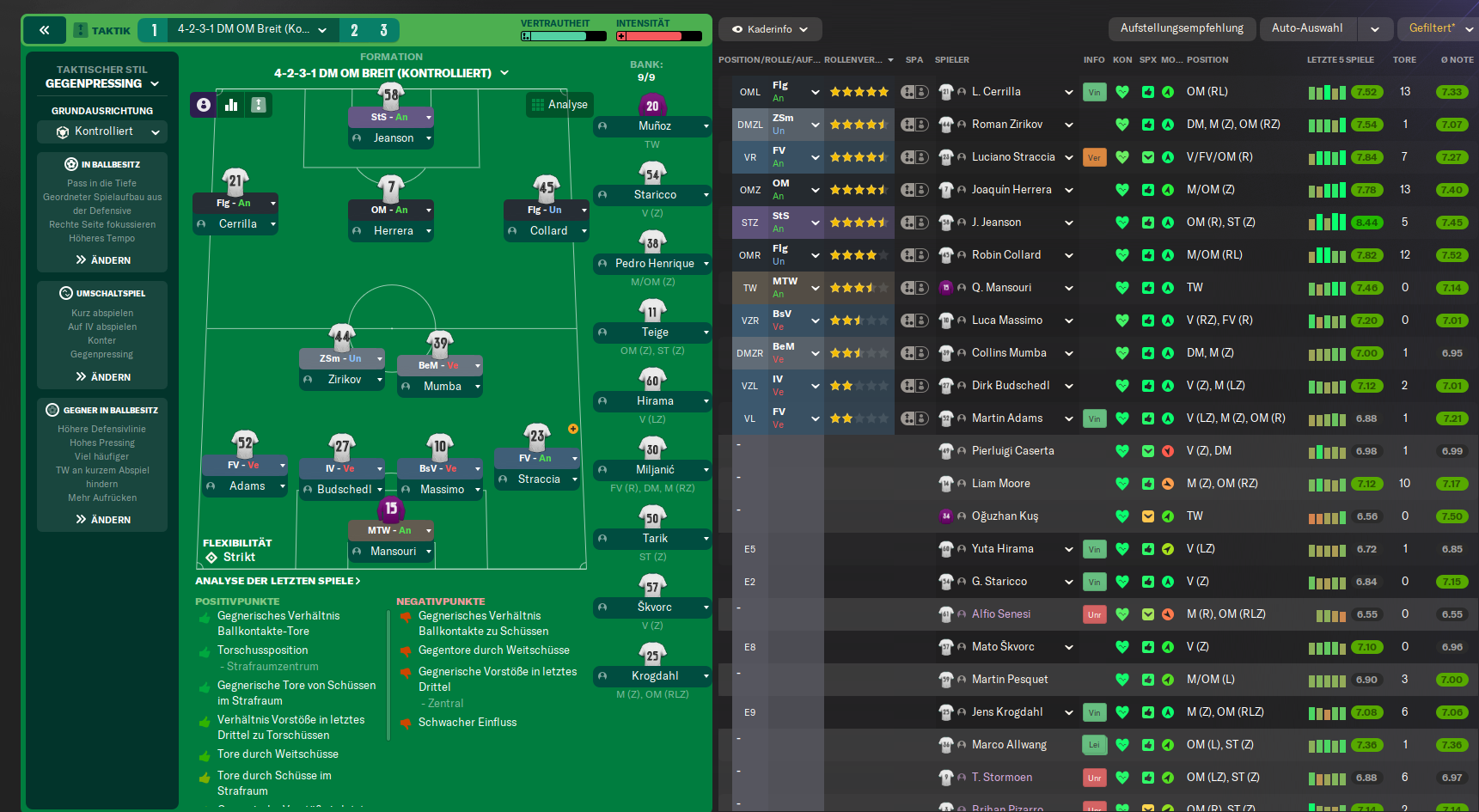
Task: Click the goalkeeper glove icon next to Q. Mansouri
Action: coord(946,287)
